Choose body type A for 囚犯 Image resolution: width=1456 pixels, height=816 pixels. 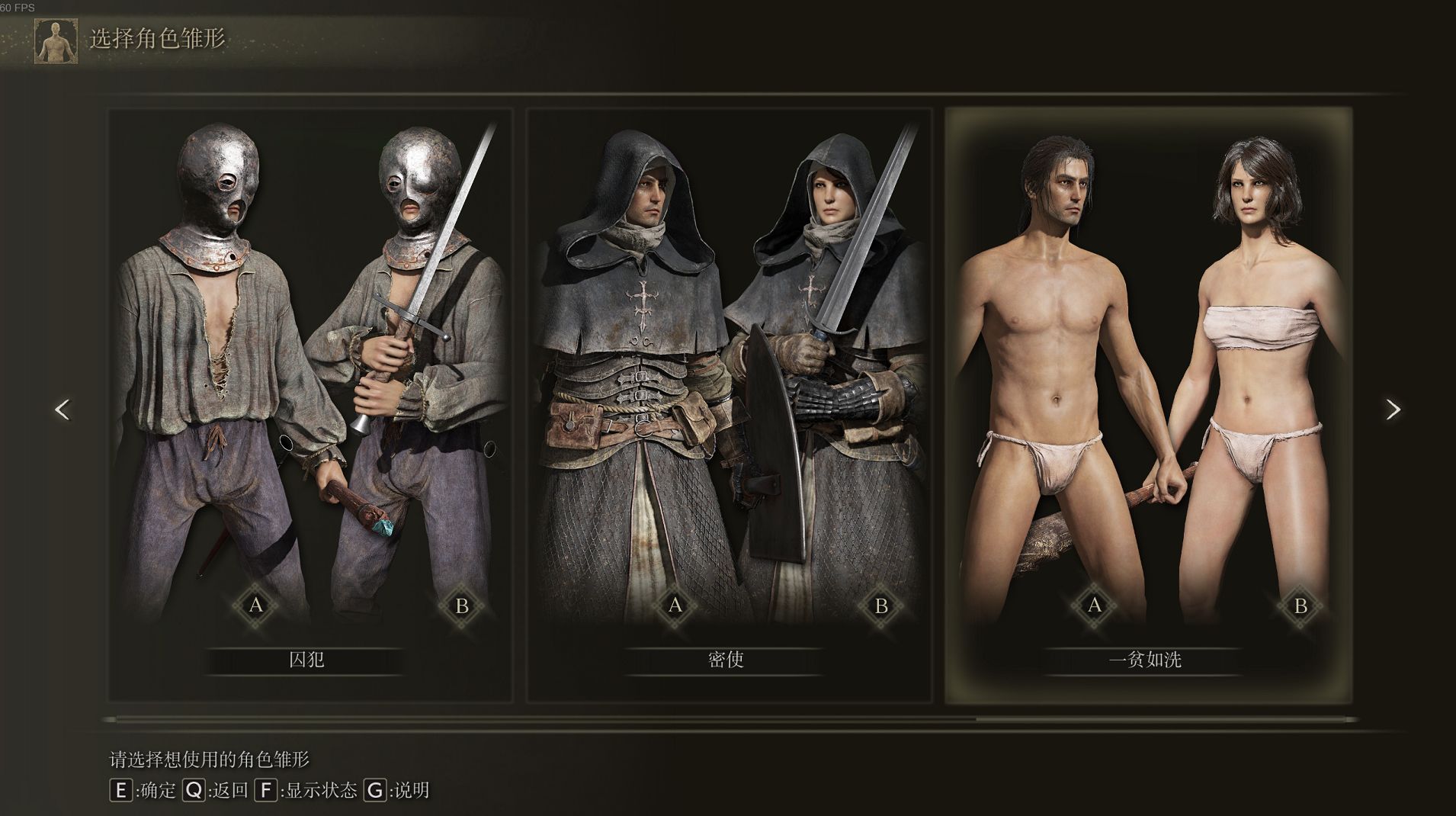(256, 606)
